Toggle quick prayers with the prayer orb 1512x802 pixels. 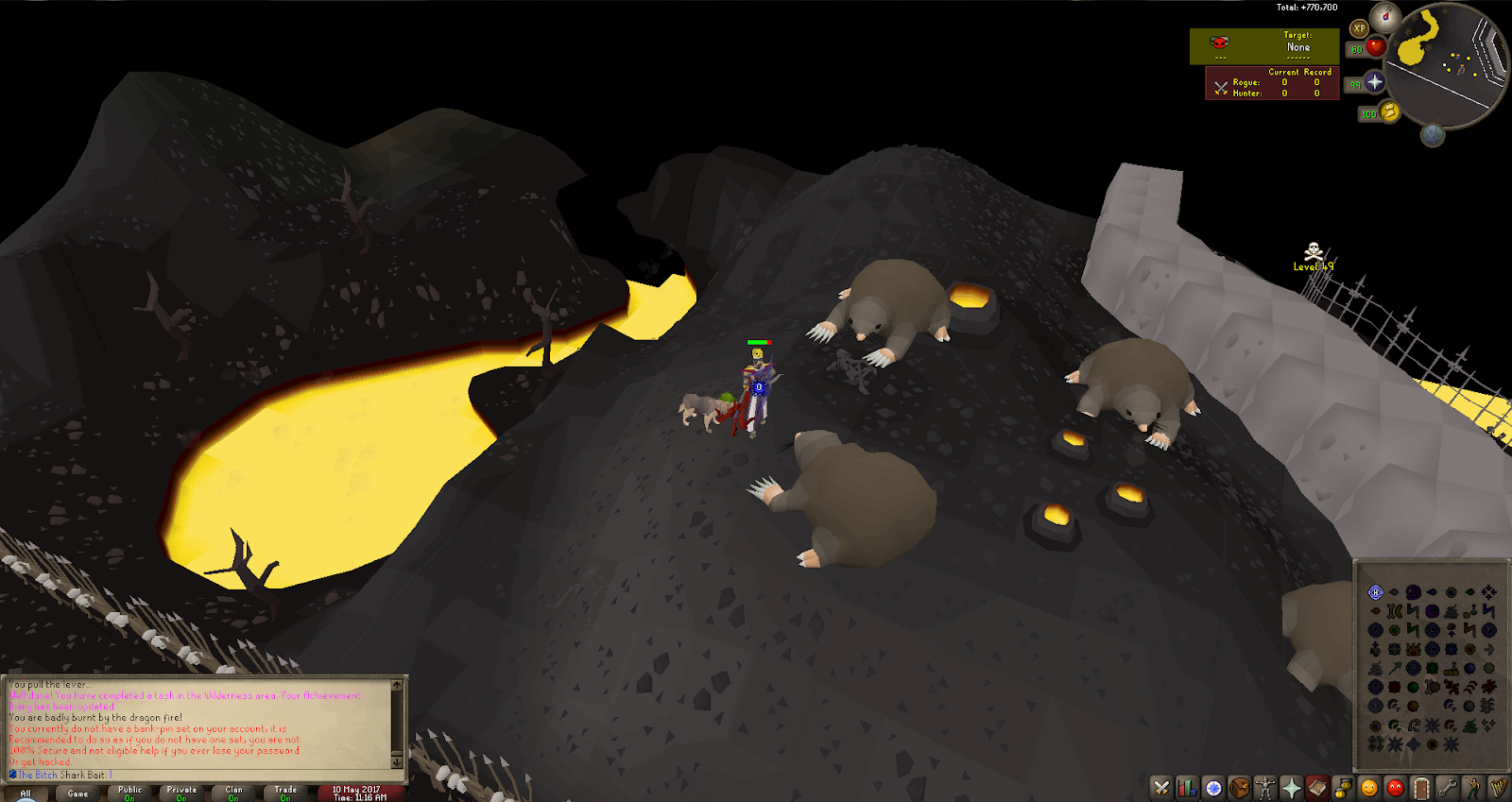click(x=1375, y=83)
